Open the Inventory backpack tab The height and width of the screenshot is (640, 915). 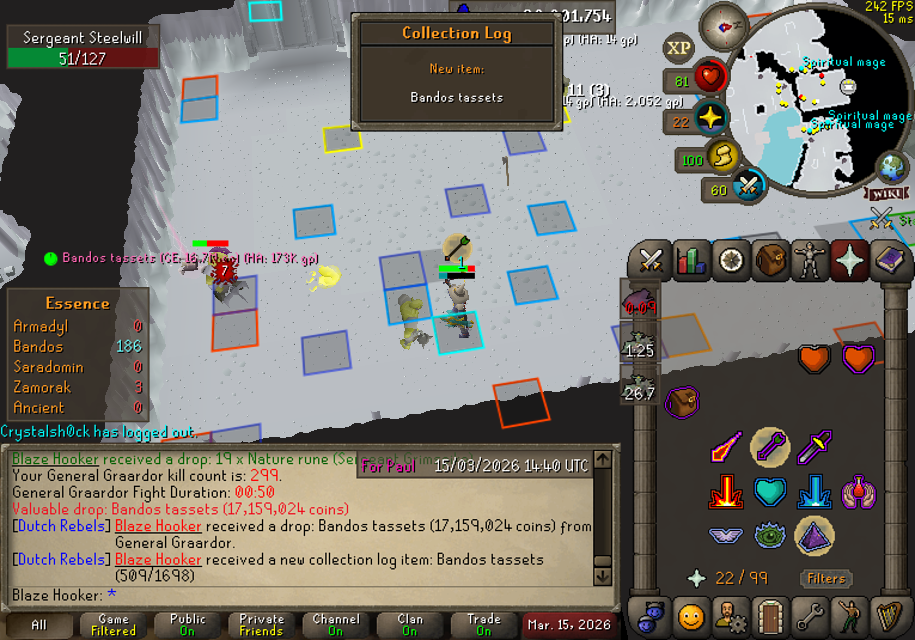tap(769, 261)
